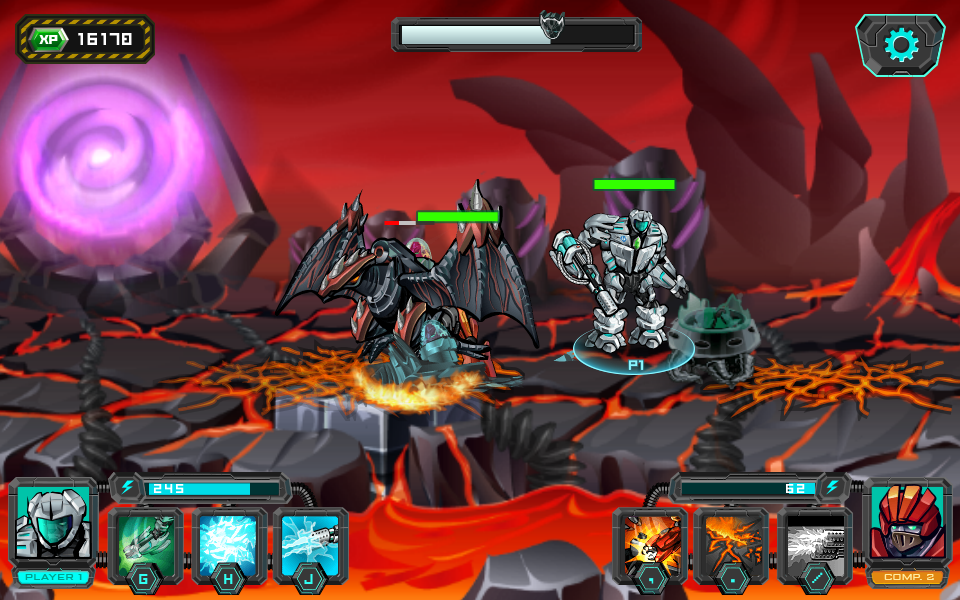The width and height of the screenshot is (960, 600).
Task: Trigger the red fist explosion ability
Action: (651, 545)
